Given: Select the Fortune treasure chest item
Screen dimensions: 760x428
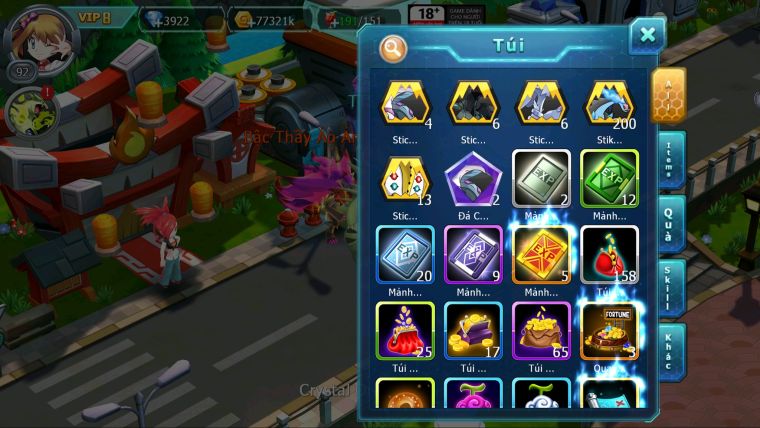Looking at the screenshot, I should (609, 330).
